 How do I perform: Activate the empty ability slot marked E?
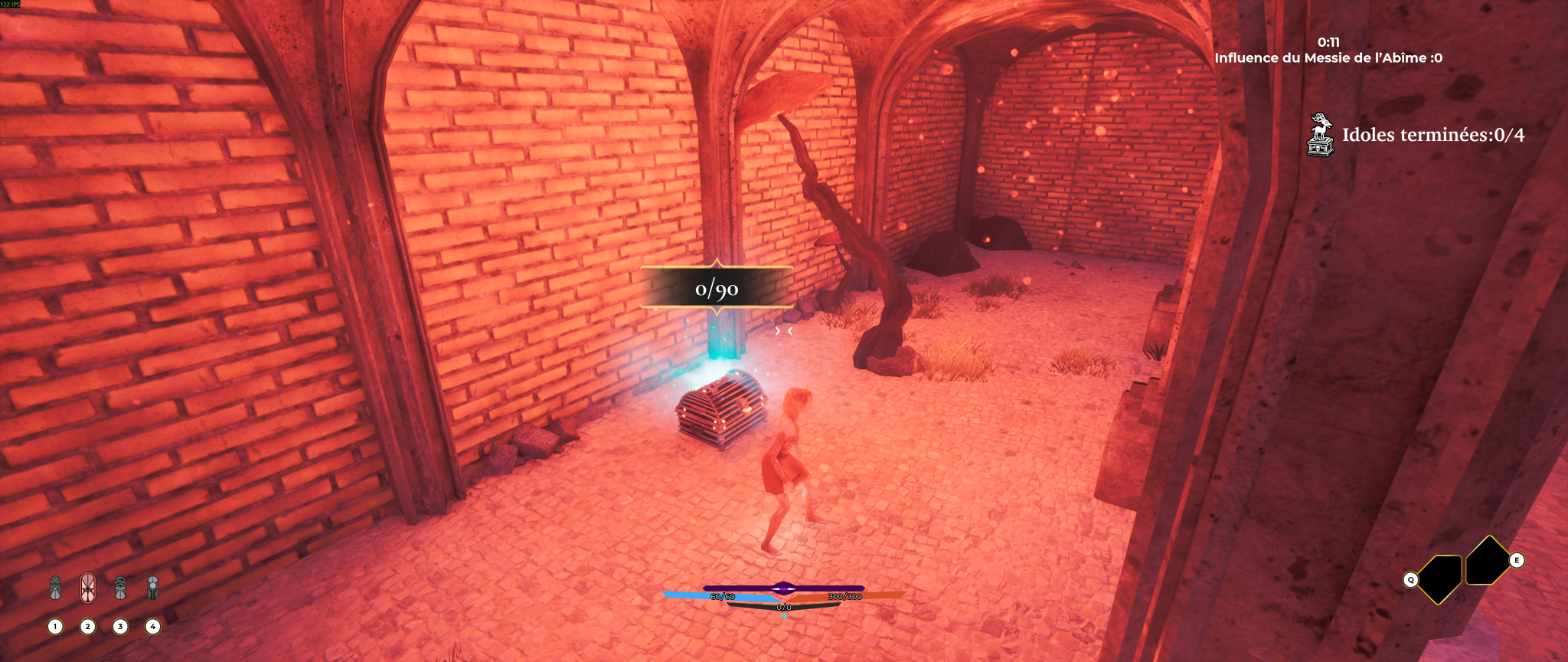[x=1487, y=562]
